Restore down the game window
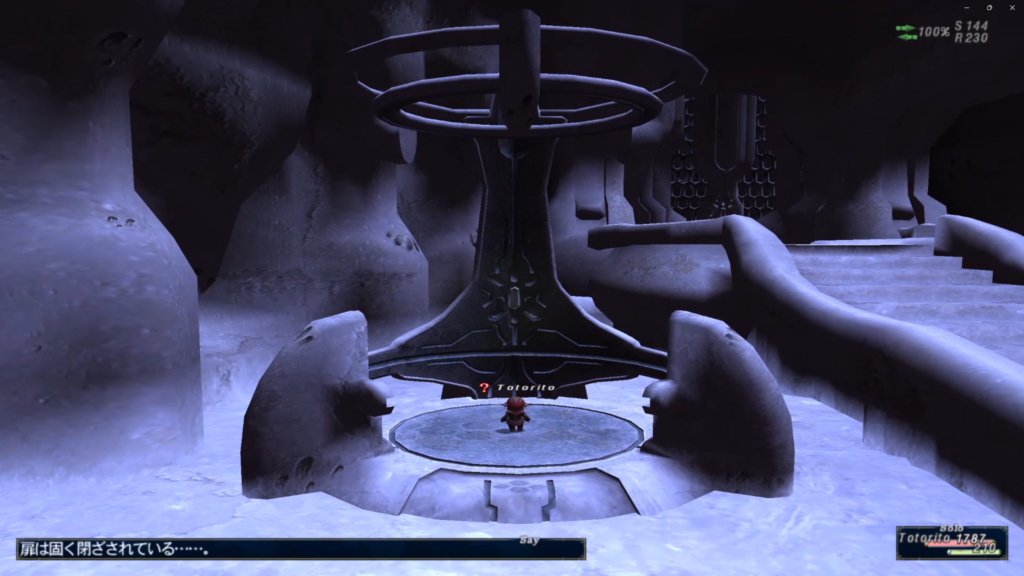Image resolution: width=1024 pixels, height=576 pixels. coord(989,7)
